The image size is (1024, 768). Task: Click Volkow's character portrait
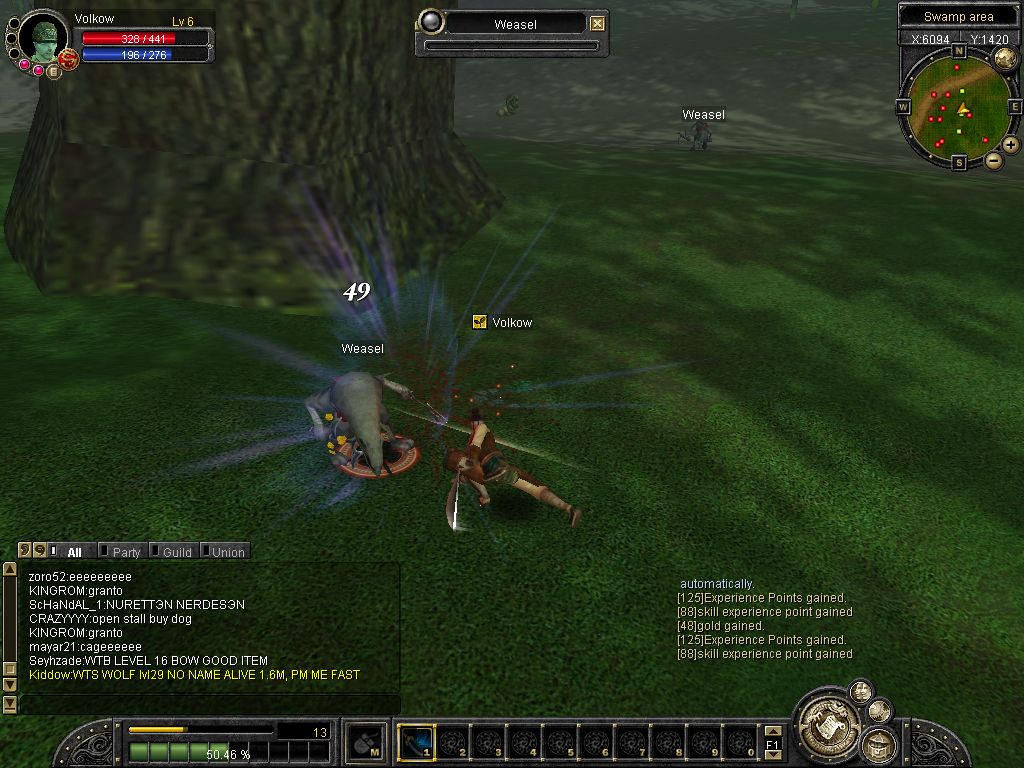tap(45, 38)
